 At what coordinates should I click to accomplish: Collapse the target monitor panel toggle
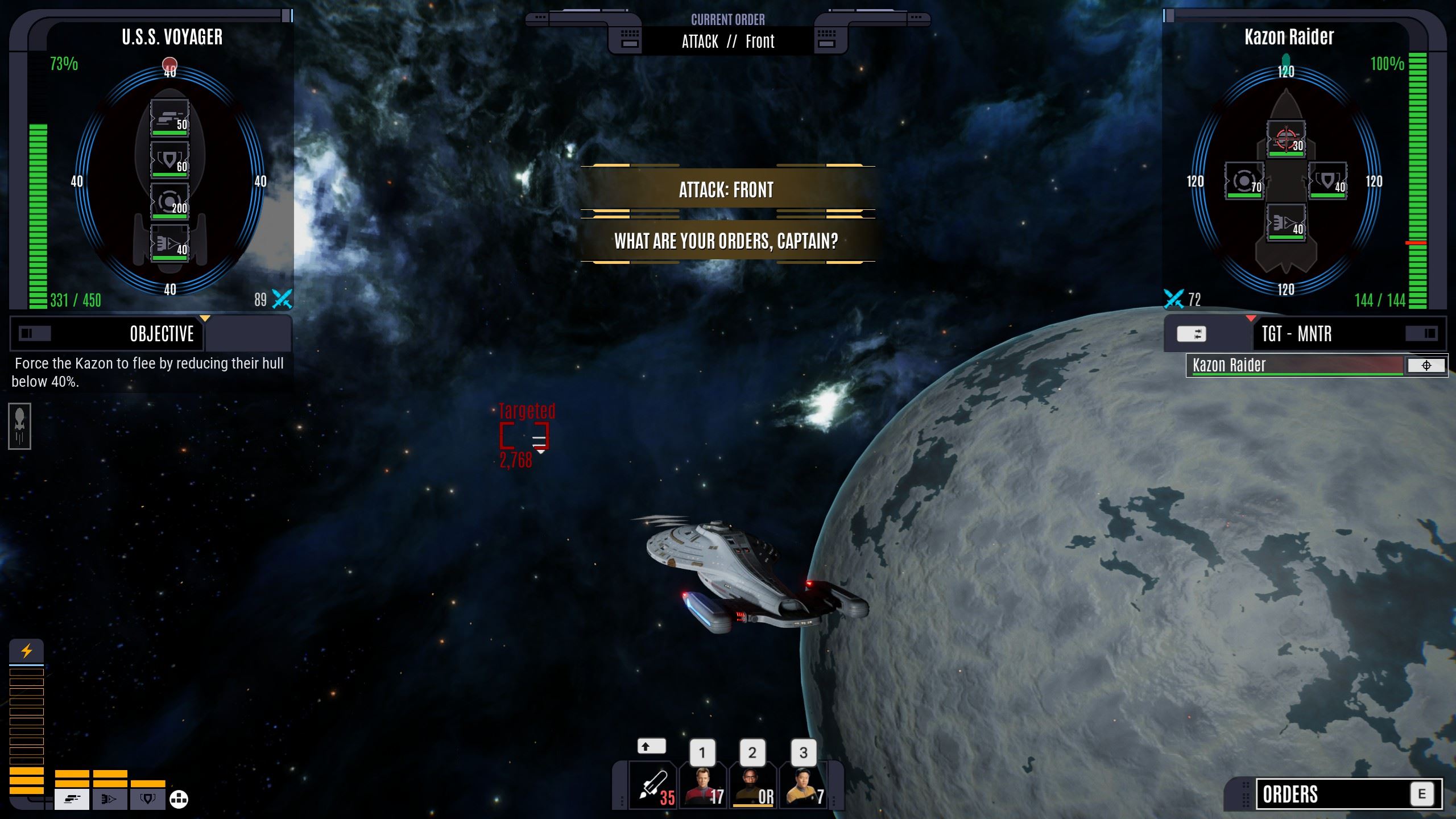[x=1429, y=334]
